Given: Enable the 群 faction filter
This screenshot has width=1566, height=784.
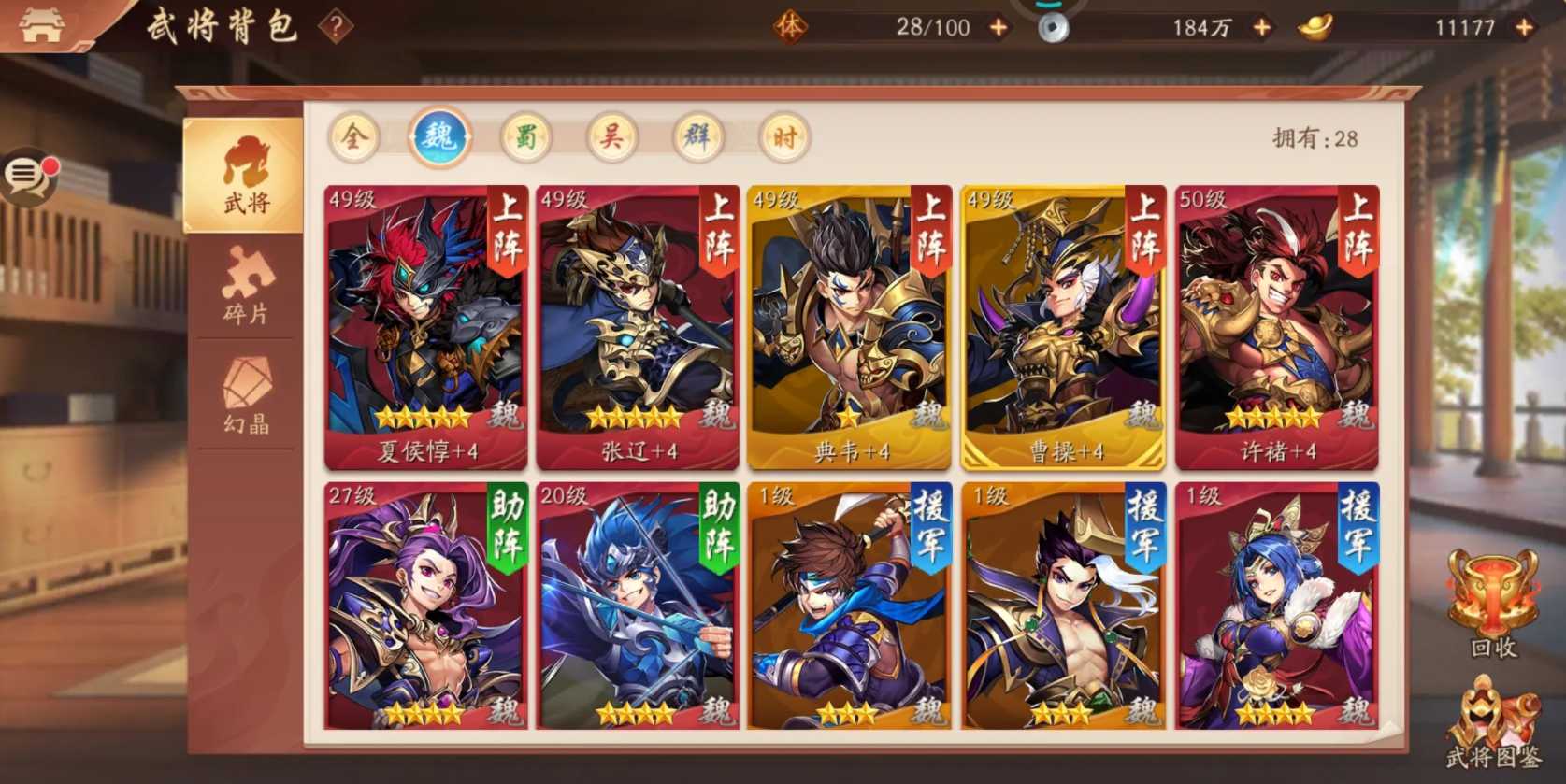Looking at the screenshot, I should tap(697, 136).
